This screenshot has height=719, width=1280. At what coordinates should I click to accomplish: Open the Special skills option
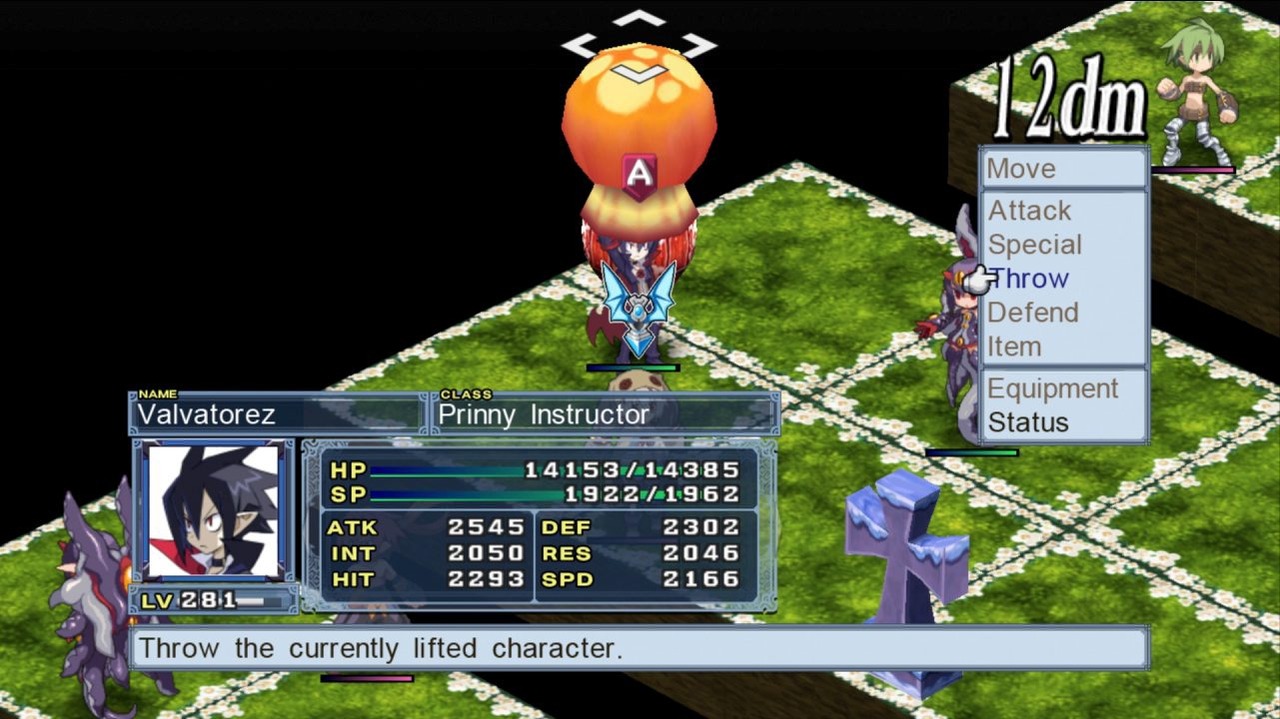1035,245
